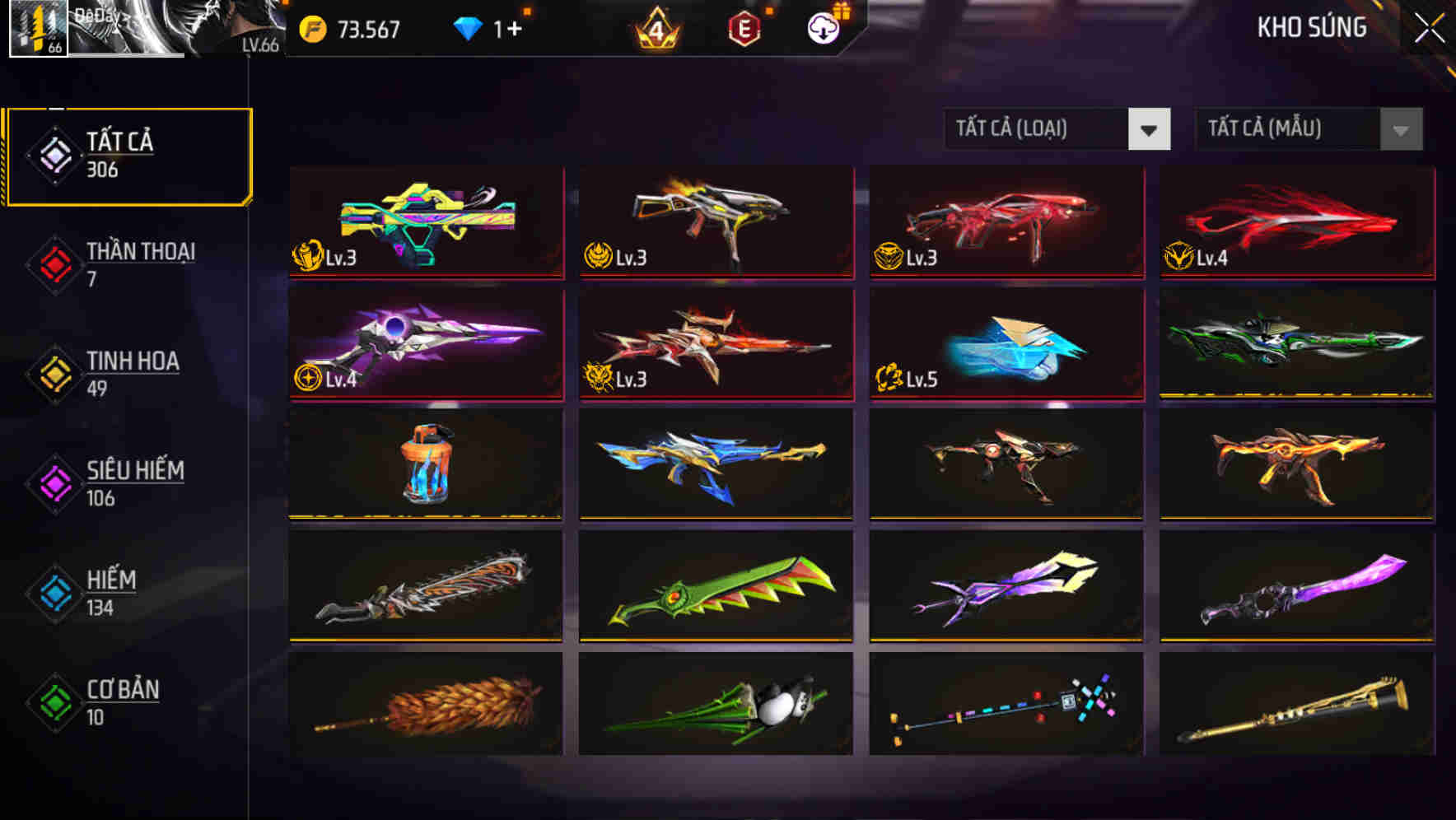Screen dimensions: 1456x820
Task: Open the download gift cloud icon
Action: [x=821, y=29]
